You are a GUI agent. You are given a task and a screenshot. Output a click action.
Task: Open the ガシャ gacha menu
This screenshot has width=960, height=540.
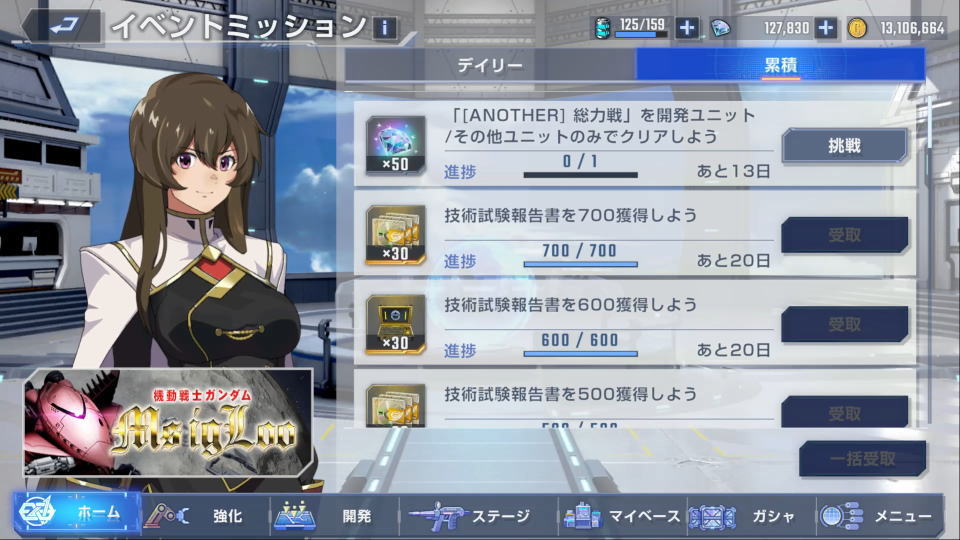click(748, 516)
